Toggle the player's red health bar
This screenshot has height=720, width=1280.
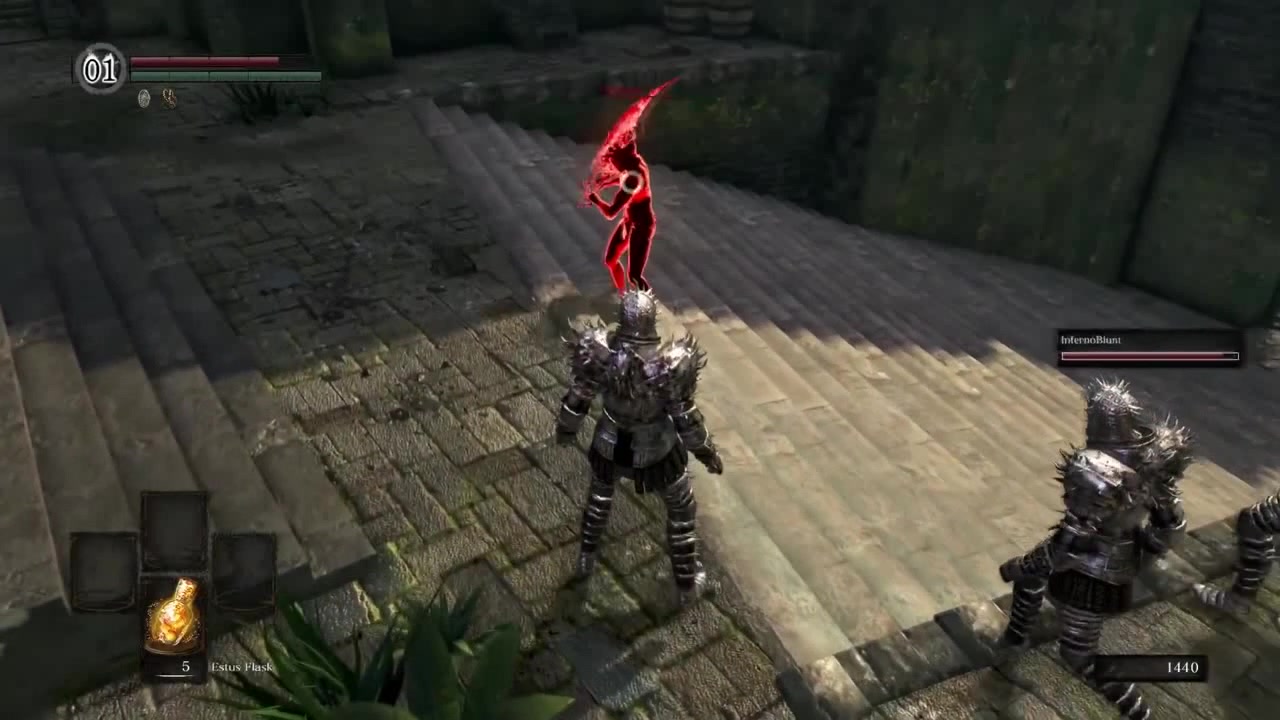click(x=205, y=62)
